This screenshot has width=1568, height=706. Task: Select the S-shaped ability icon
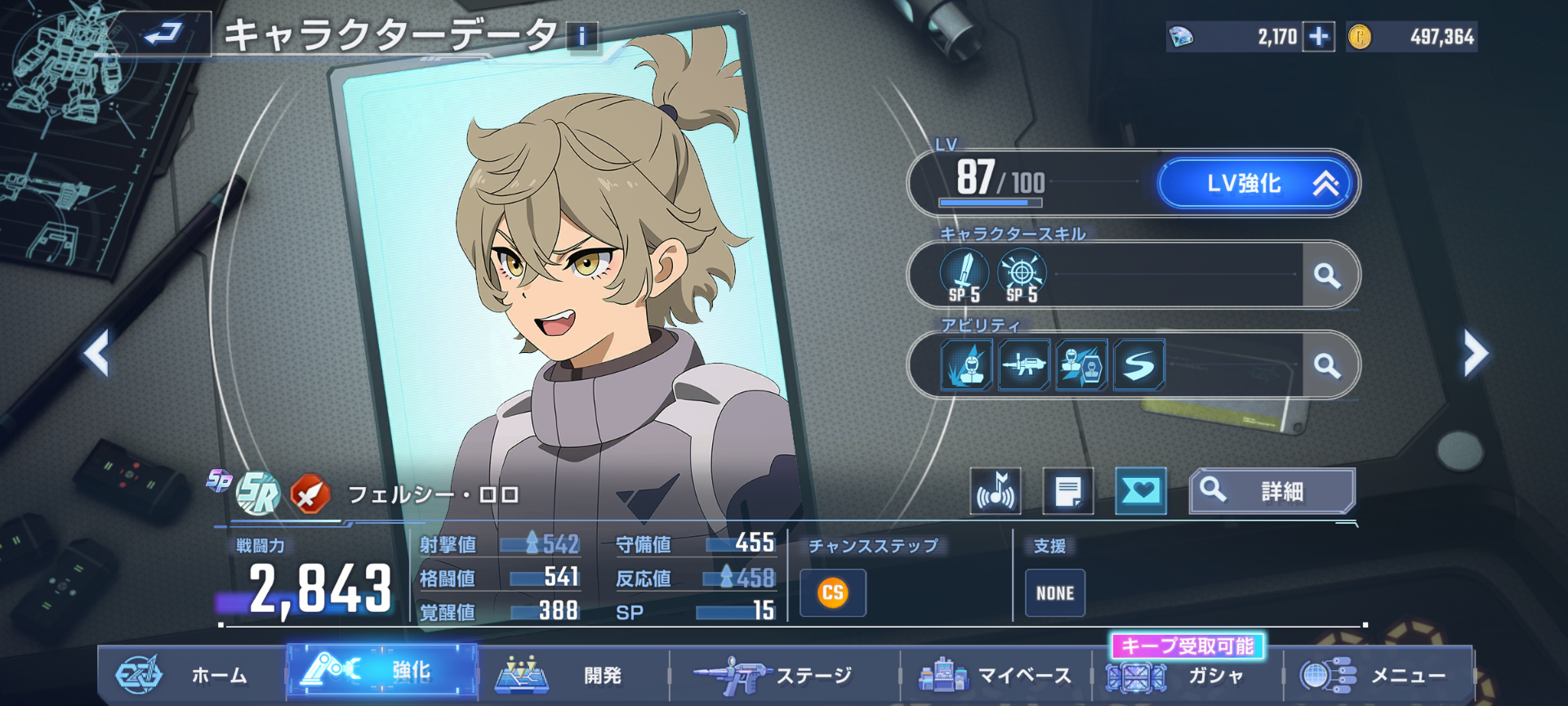[1139, 365]
